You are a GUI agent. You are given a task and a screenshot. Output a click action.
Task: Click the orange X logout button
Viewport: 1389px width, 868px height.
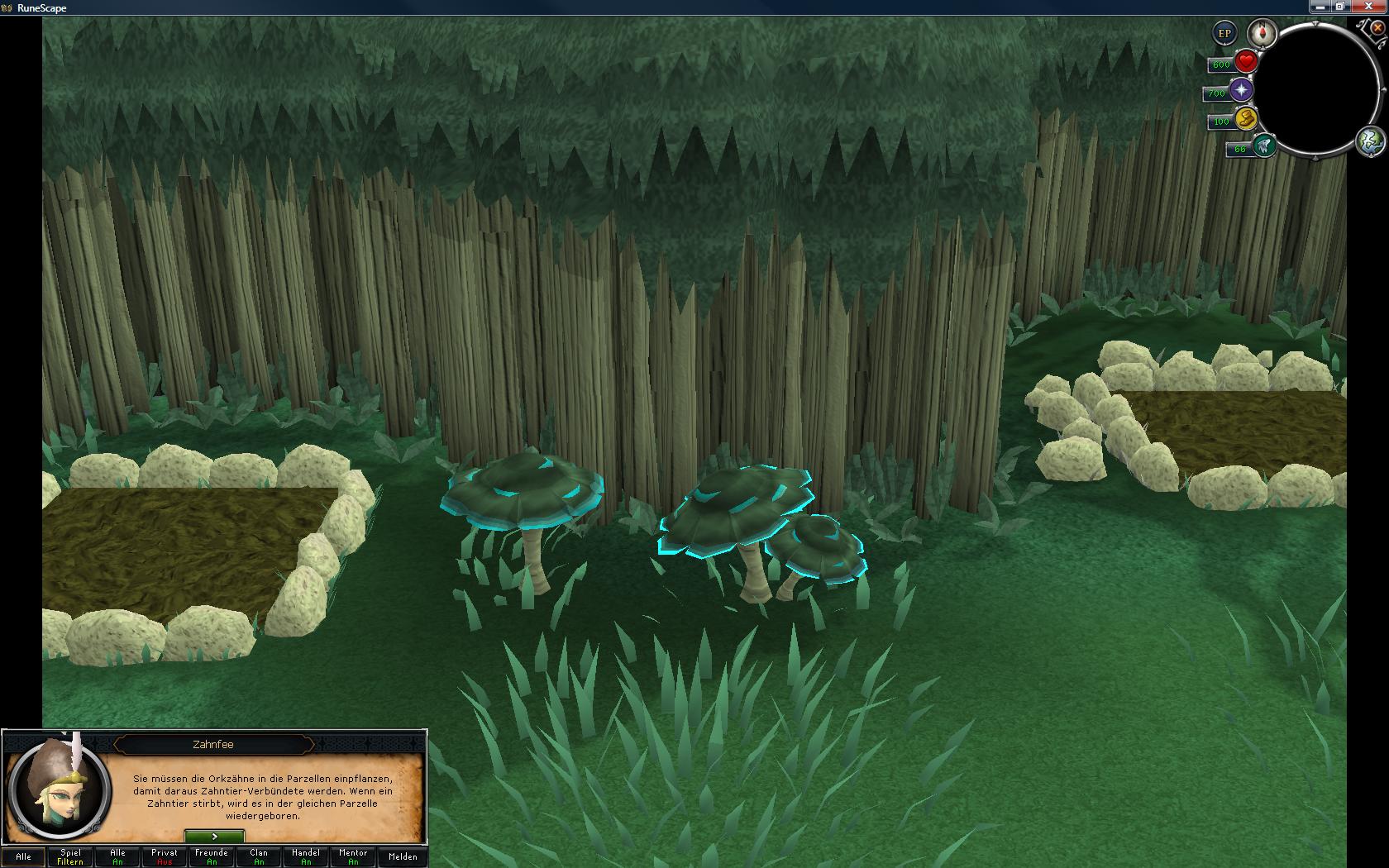coord(1378,27)
